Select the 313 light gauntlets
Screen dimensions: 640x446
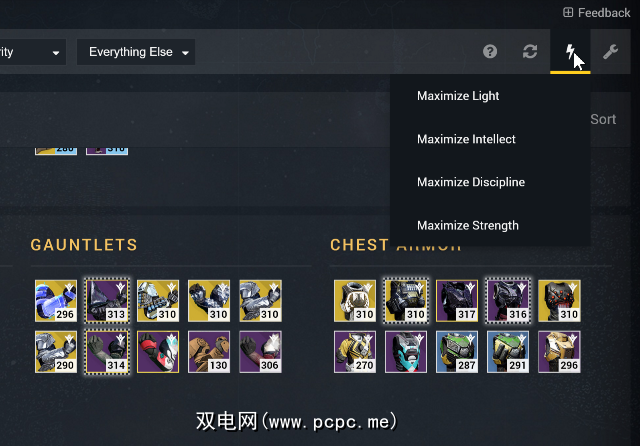(107, 300)
